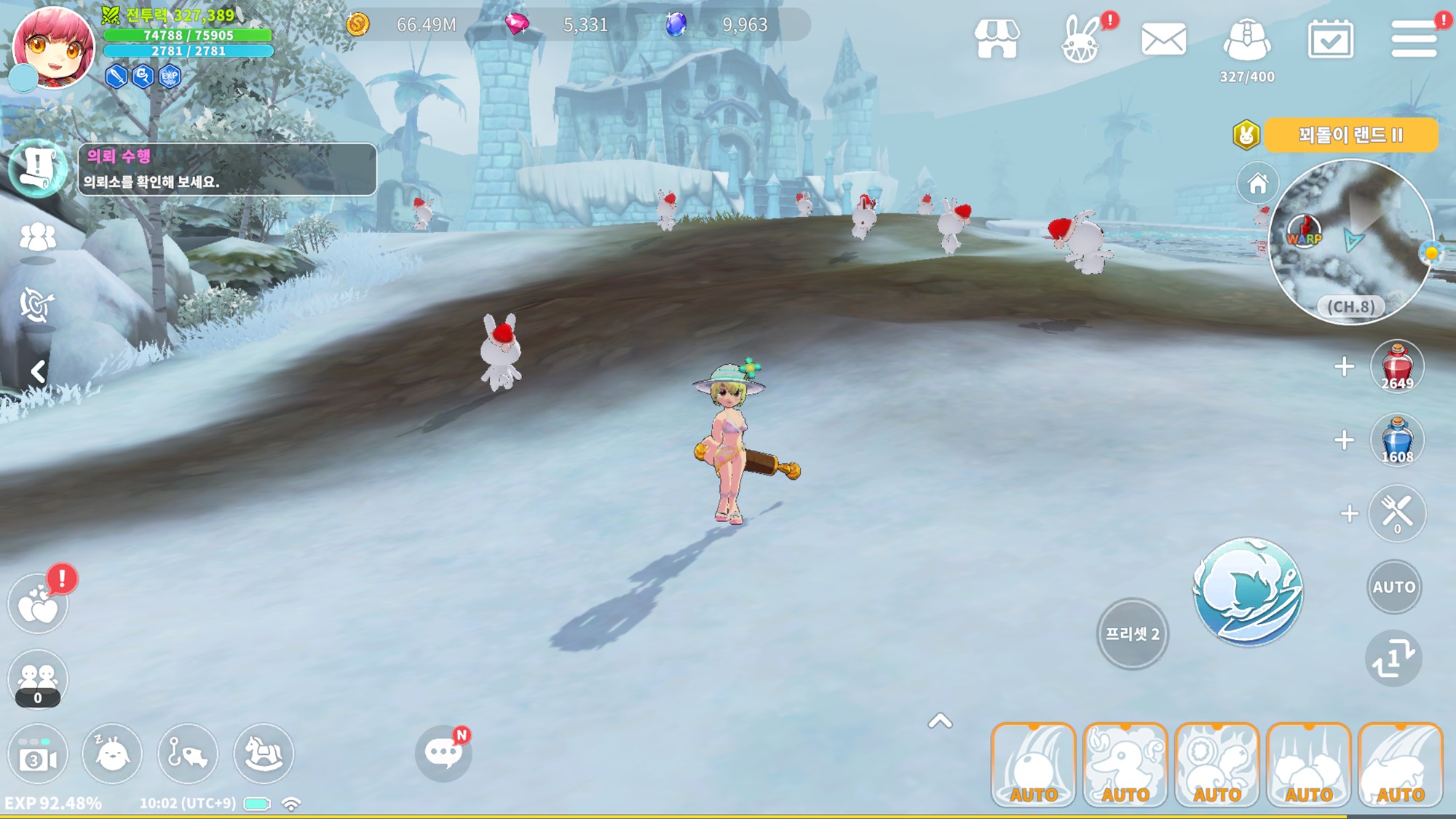The image size is (1456, 819).
Task: Open the rocking horse mount icon
Action: pyautogui.click(x=264, y=753)
